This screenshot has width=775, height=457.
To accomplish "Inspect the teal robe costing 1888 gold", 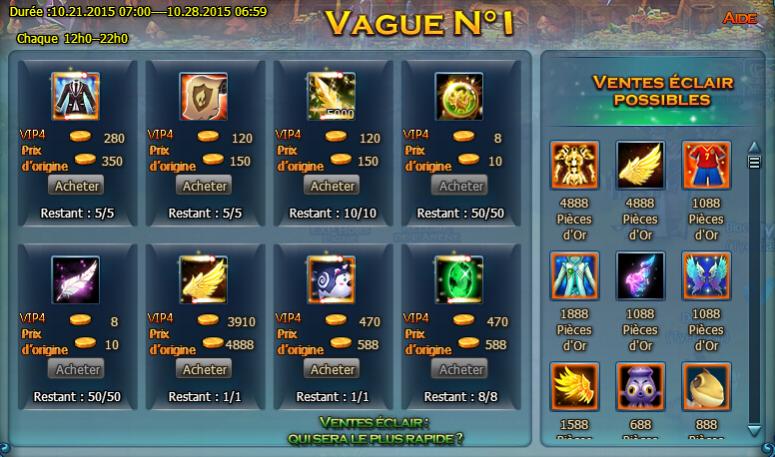I will coord(575,276).
